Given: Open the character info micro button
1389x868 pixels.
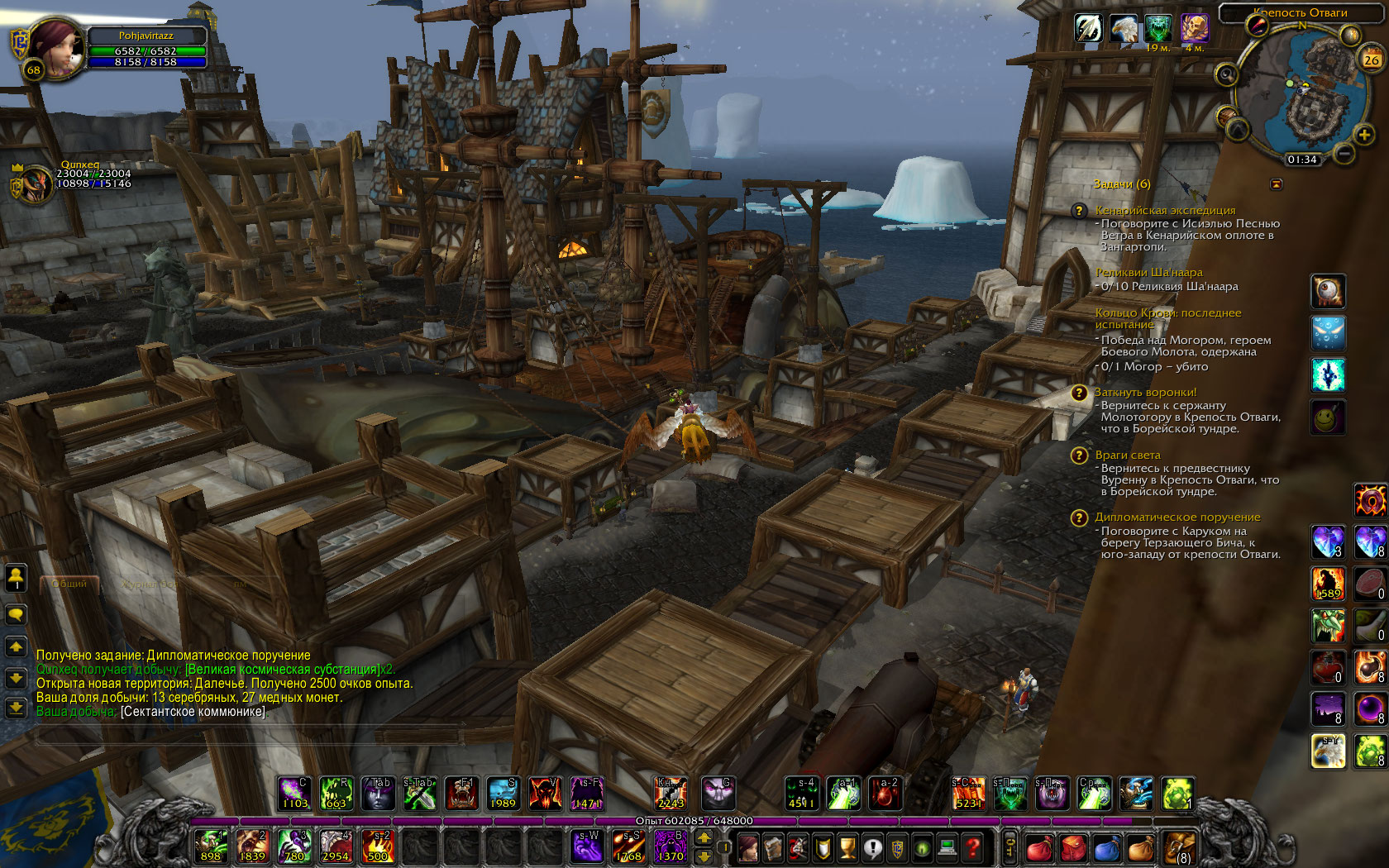Looking at the screenshot, I should 747,847.
